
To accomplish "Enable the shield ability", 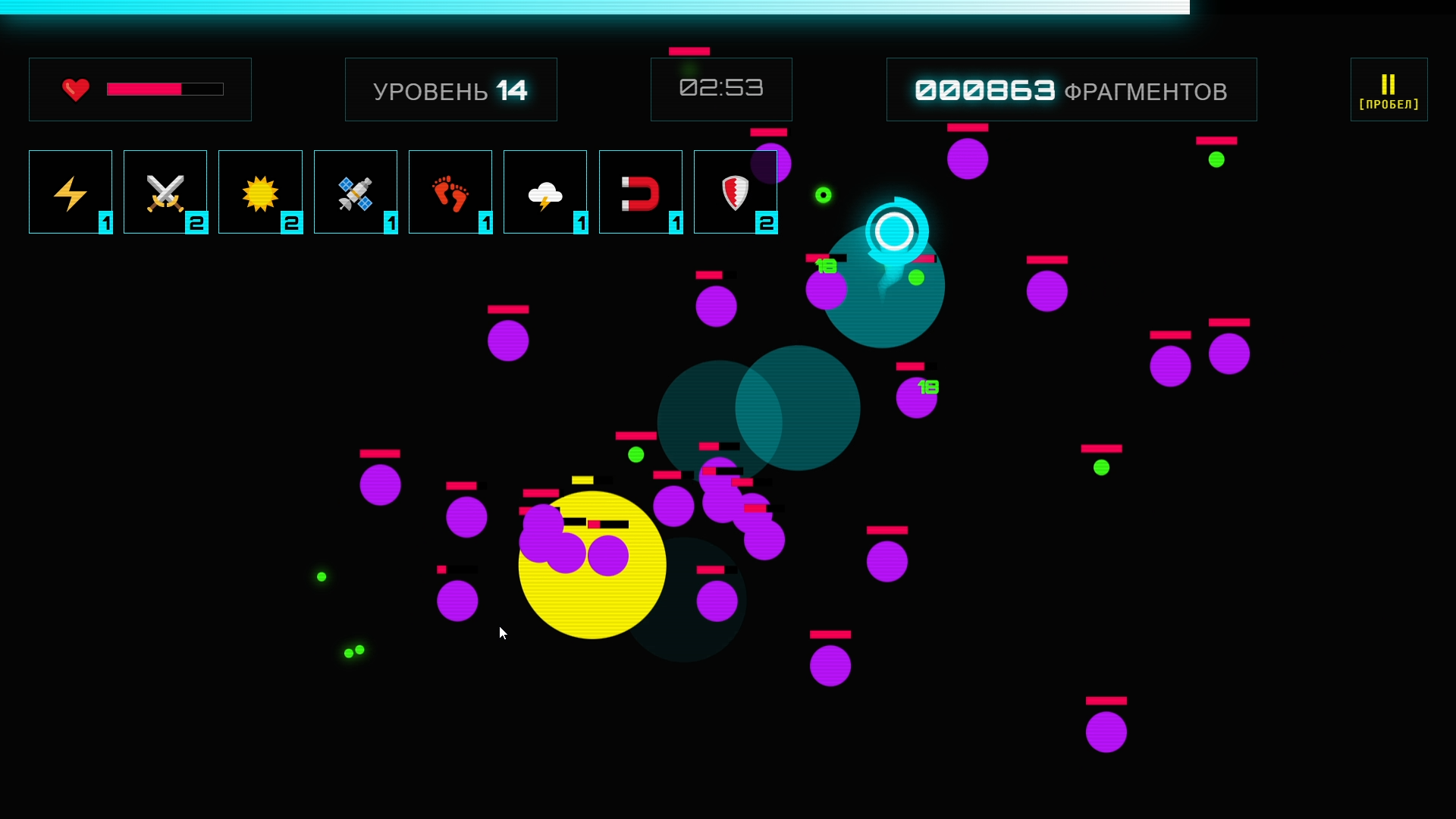I will click(x=735, y=191).
